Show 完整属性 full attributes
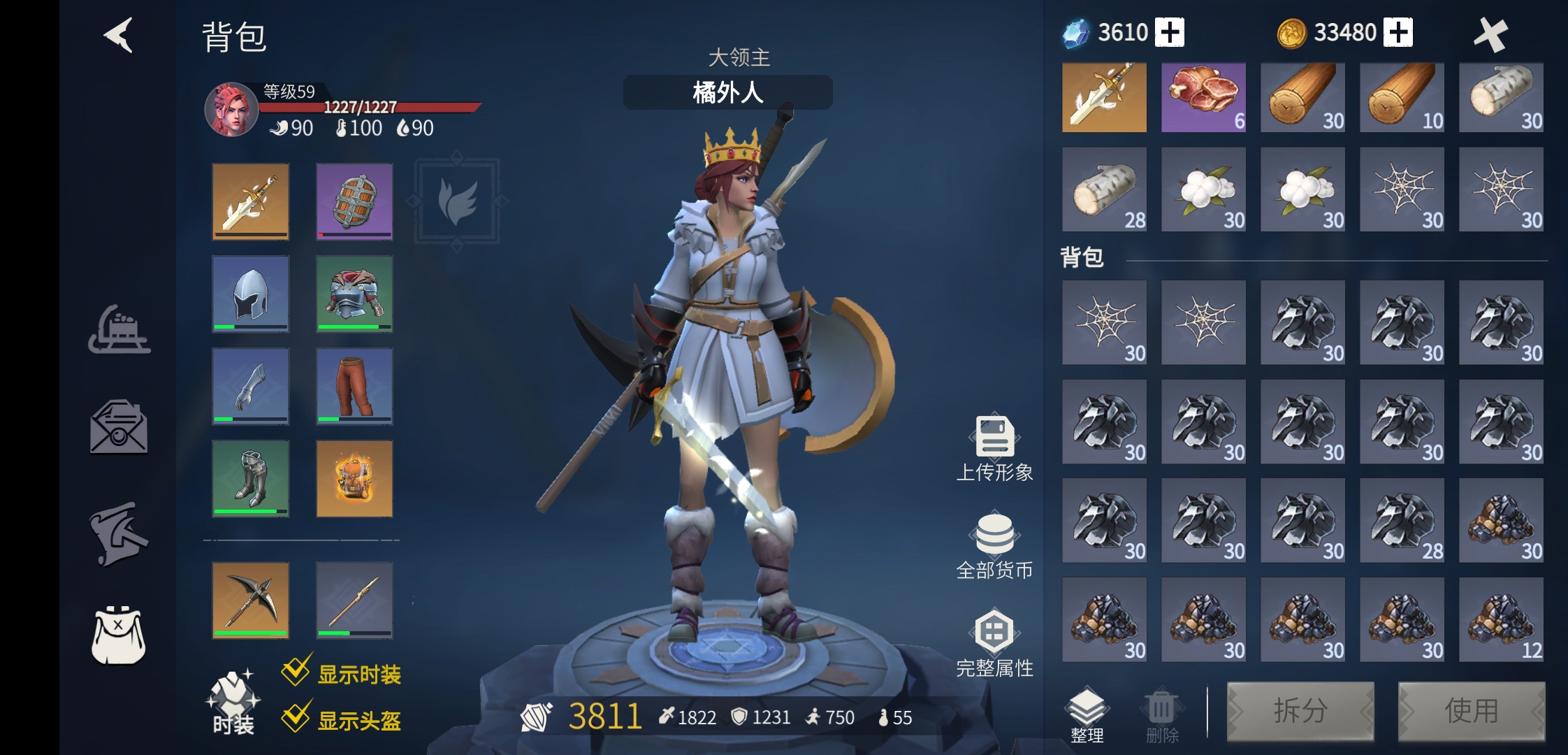The image size is (1568, 755). click(994, 644)
